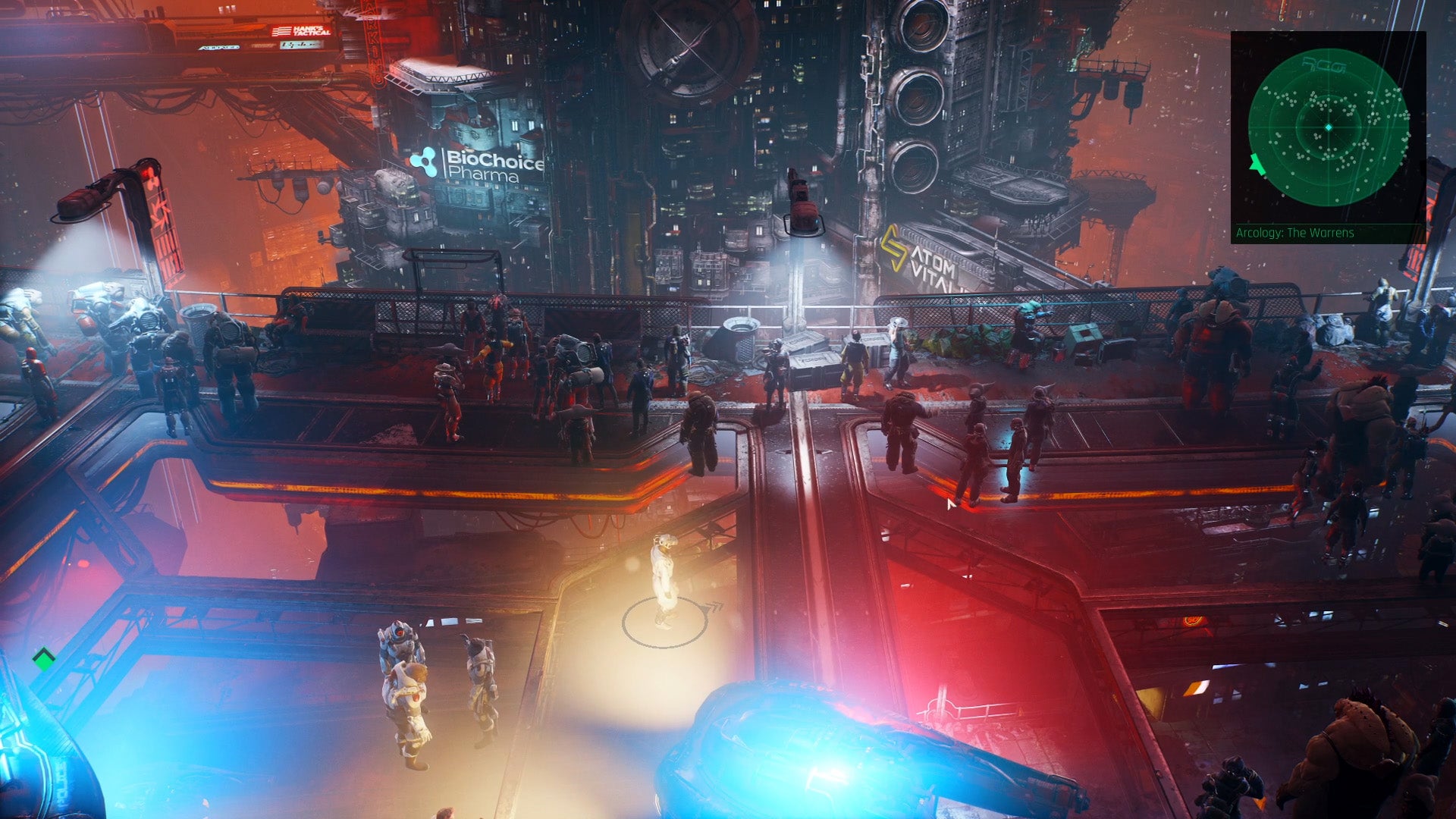This screenshot has width=1456, height=819.
Task: Click the Hank's Tactical sign
Action: pos(302,30)
